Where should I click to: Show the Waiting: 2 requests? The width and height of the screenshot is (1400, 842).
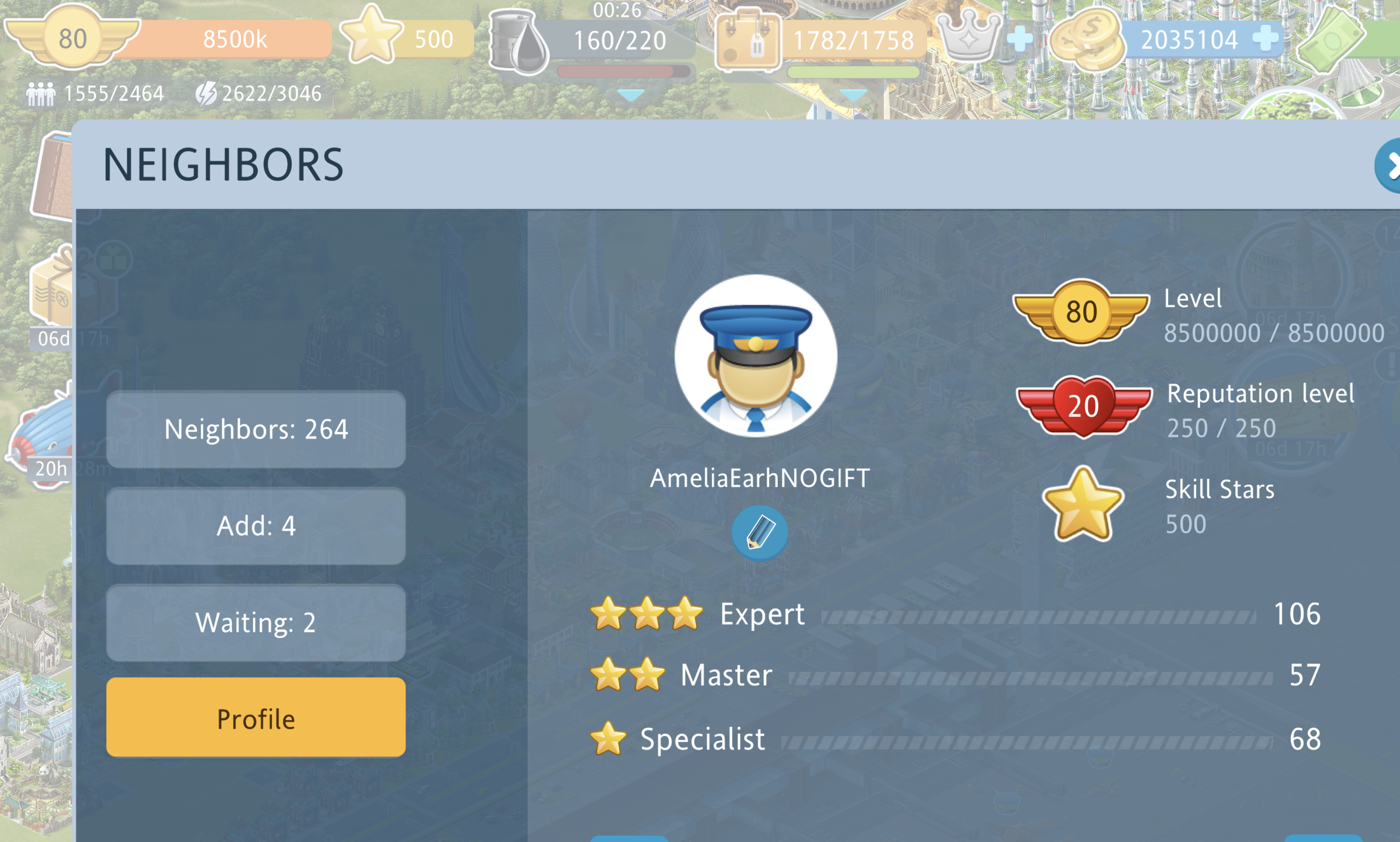tap(256, 623)
